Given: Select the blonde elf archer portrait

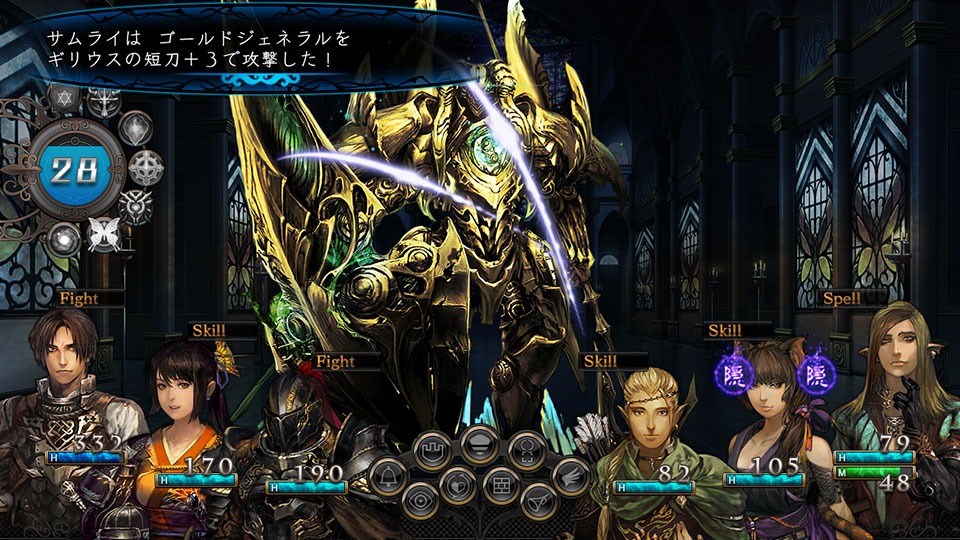Looking at the screenshot, I should 650,420.
